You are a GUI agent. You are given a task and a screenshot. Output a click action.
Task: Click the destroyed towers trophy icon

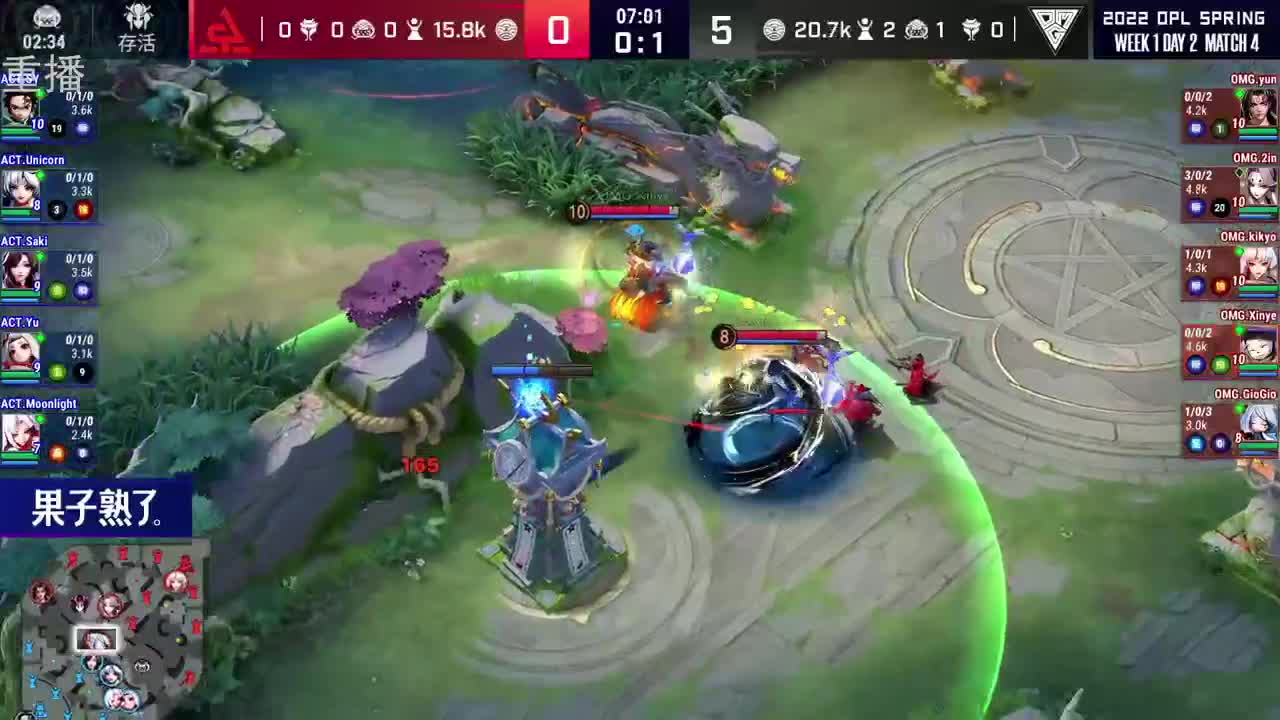[x=415, y=29]
